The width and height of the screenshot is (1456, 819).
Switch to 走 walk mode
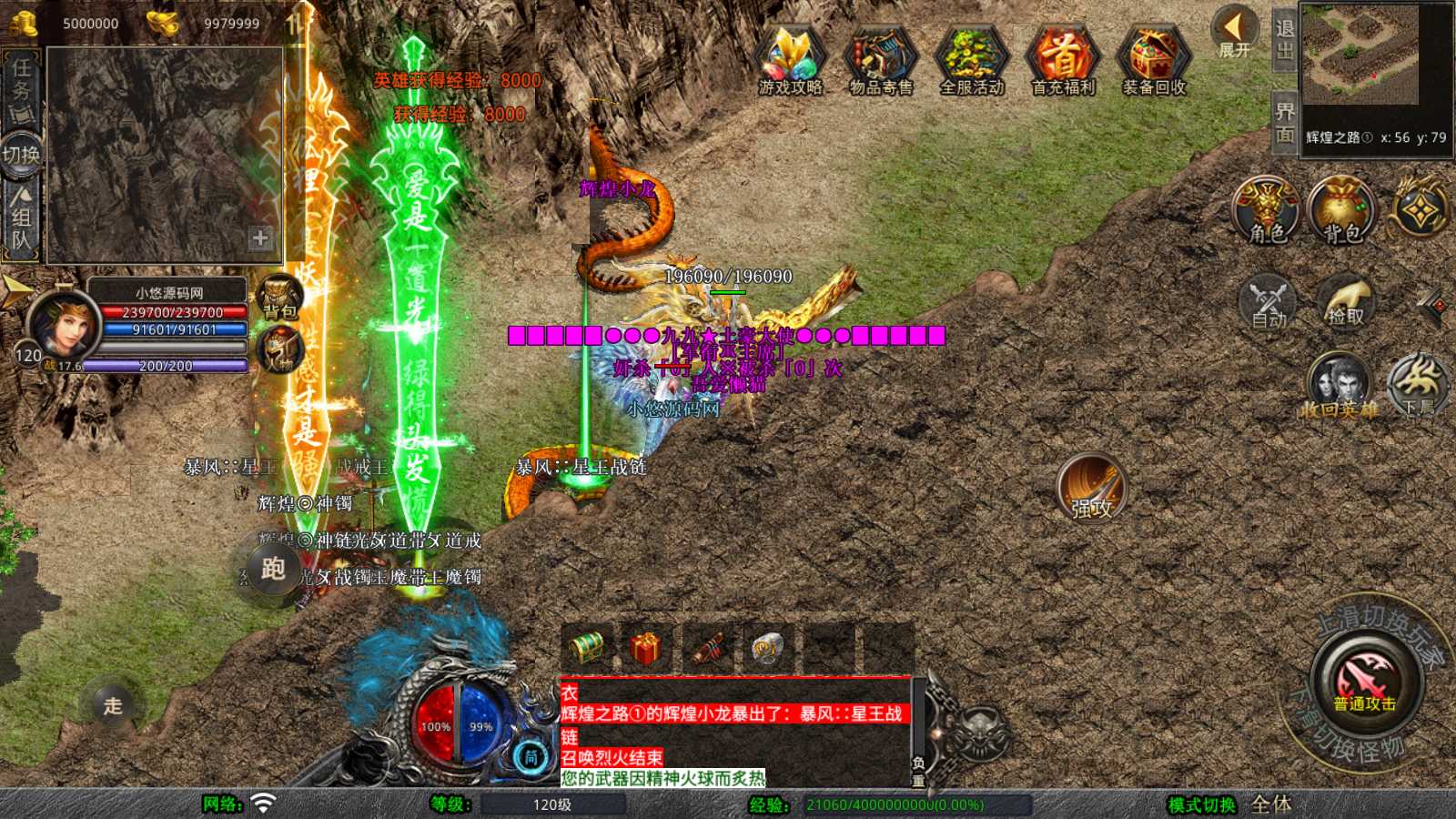pyautogui.click(x=113, y=705)
